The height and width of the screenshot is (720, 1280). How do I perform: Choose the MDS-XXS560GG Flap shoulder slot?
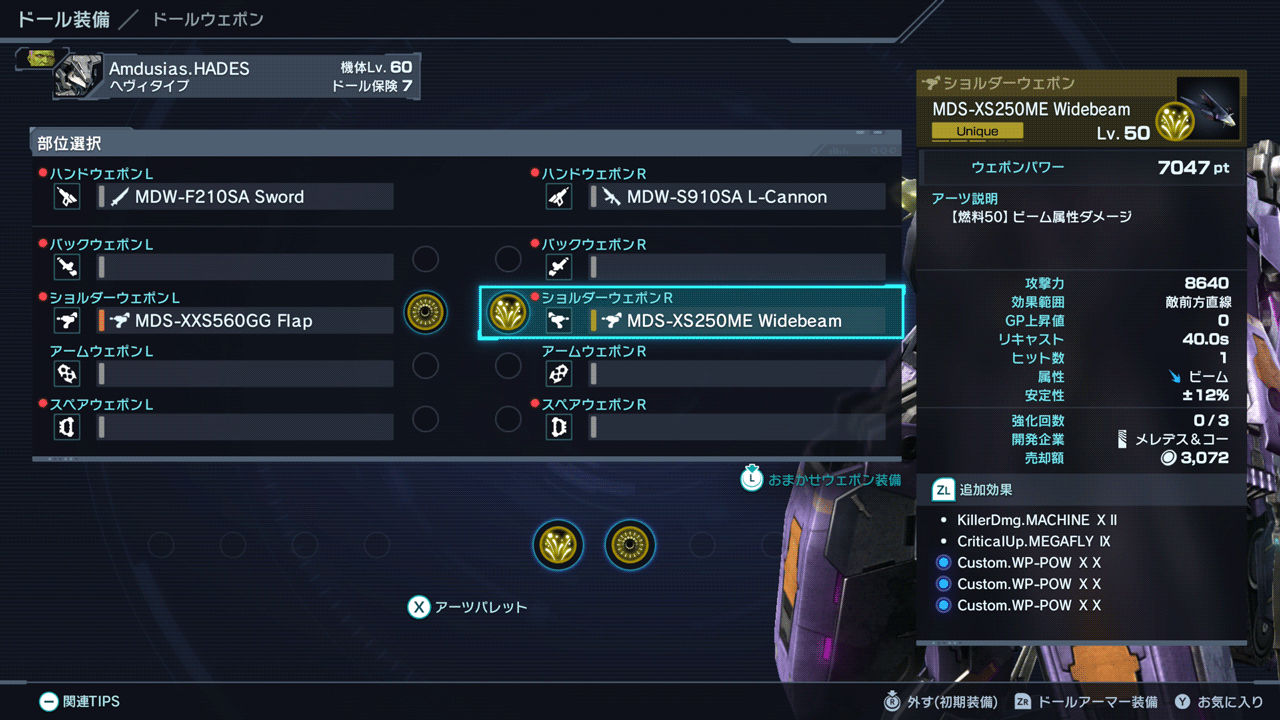(x=245, y=321)
